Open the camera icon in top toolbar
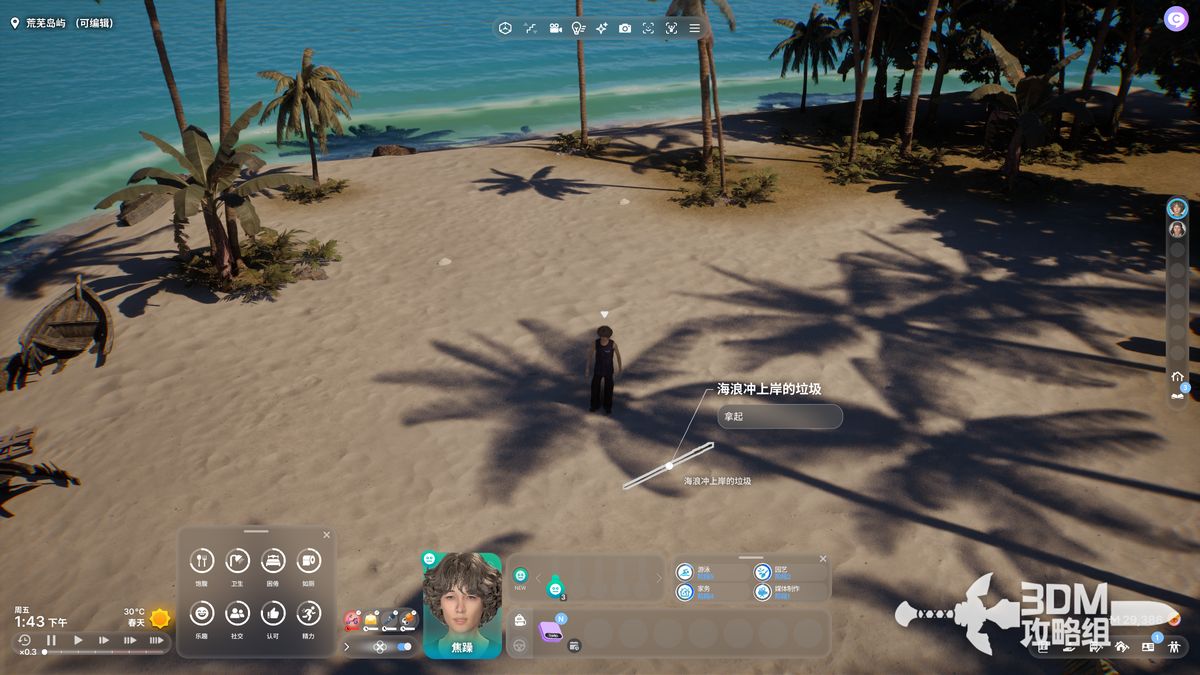1200x675 pixels. [x=625, y=28]
